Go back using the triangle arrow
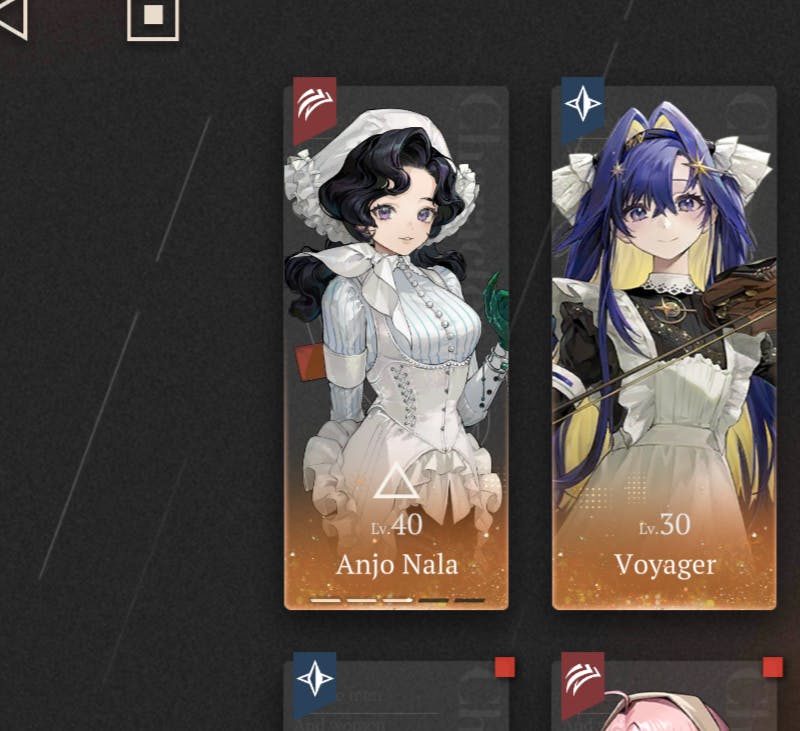800x731 pixels. coord(13,18)
